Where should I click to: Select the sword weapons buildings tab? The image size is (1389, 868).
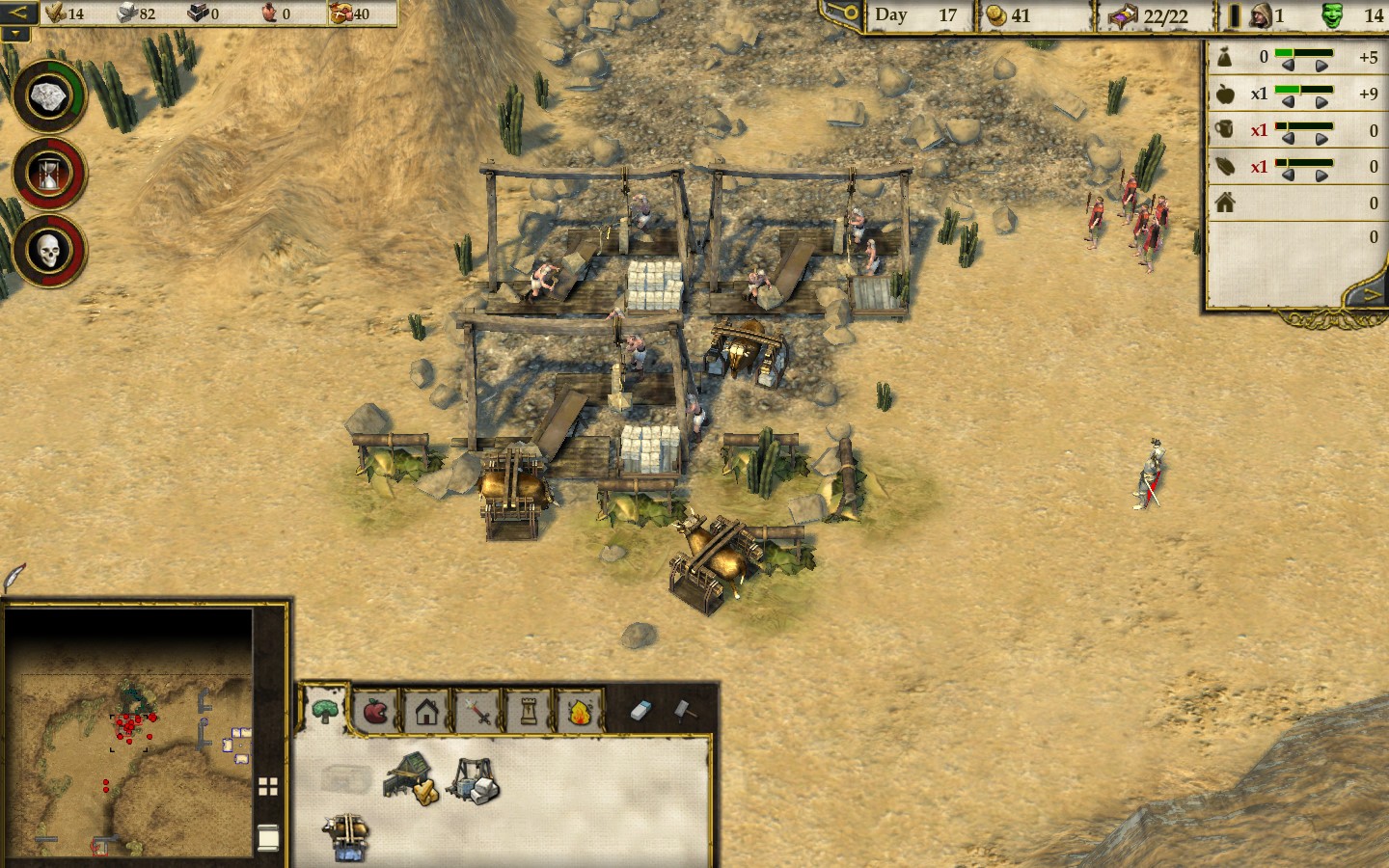[x=477, y=712]
